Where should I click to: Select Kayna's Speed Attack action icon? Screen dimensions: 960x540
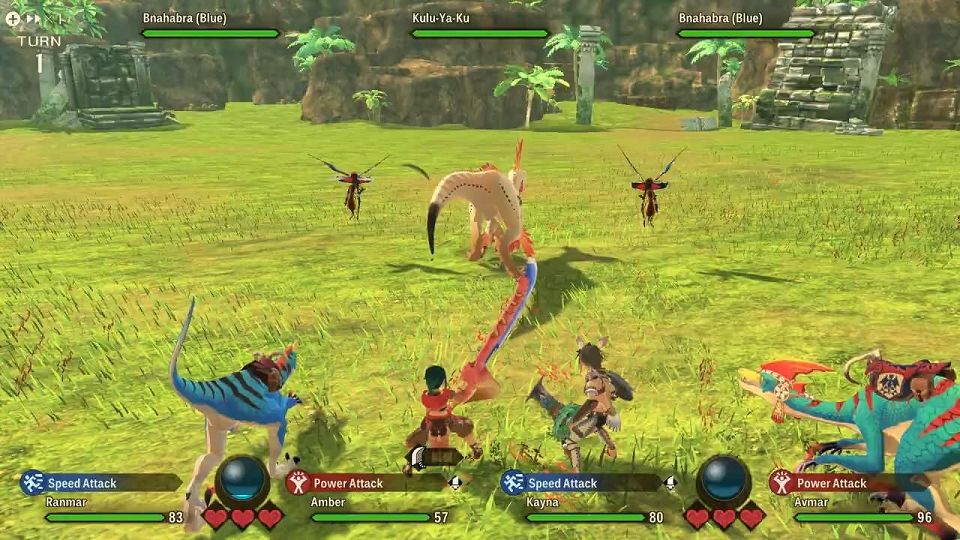pyautogui.click(x=513, y=483)
